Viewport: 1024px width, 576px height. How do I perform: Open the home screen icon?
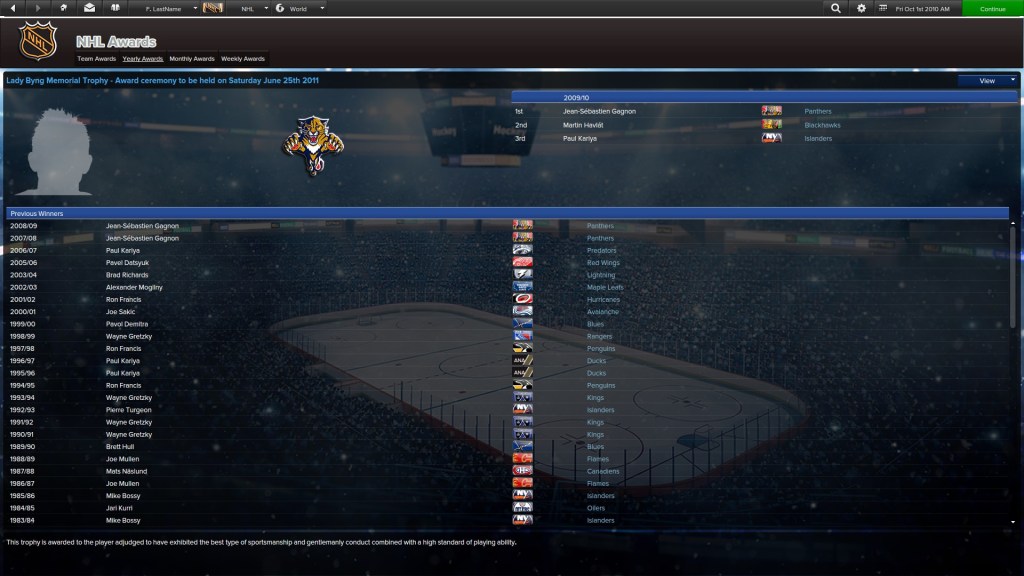click(64, 8)
